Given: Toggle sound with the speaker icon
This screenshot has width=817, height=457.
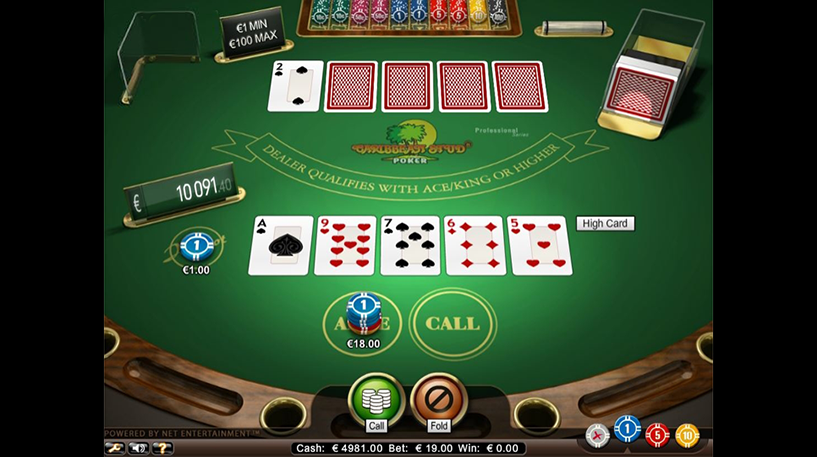Looking at the screenshot, I should (x=140, y=447).
